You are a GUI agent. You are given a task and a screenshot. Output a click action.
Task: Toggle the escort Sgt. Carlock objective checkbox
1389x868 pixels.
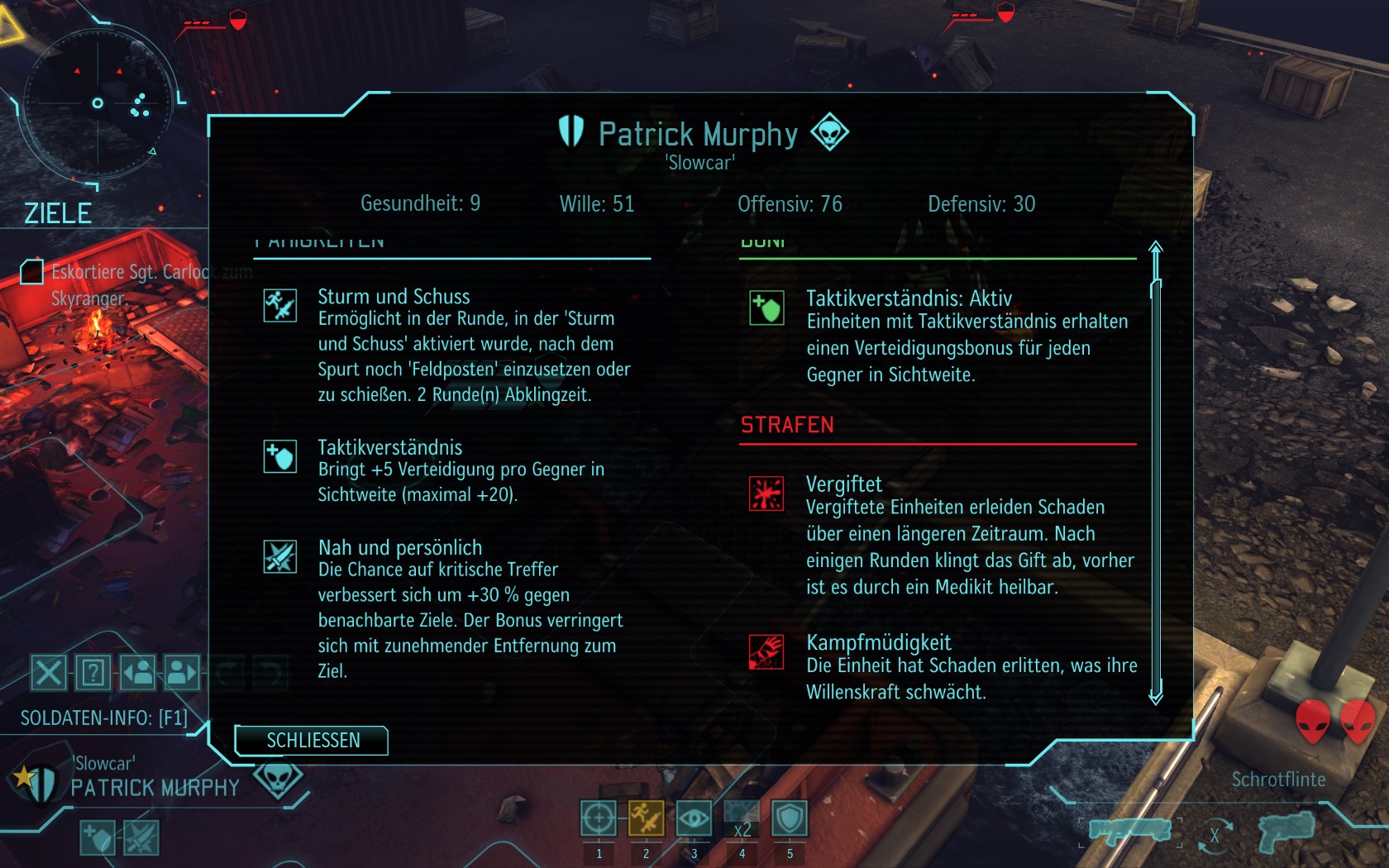31,271
